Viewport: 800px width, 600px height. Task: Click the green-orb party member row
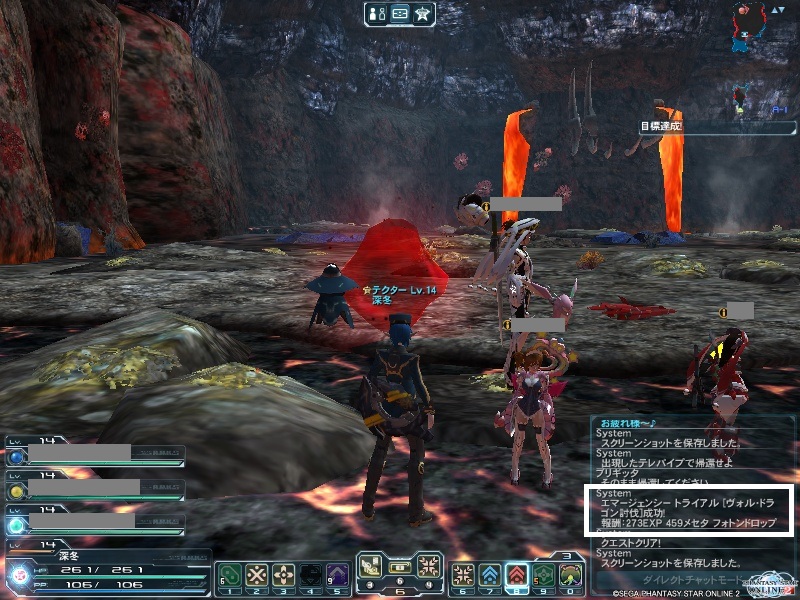click(94, 521)
